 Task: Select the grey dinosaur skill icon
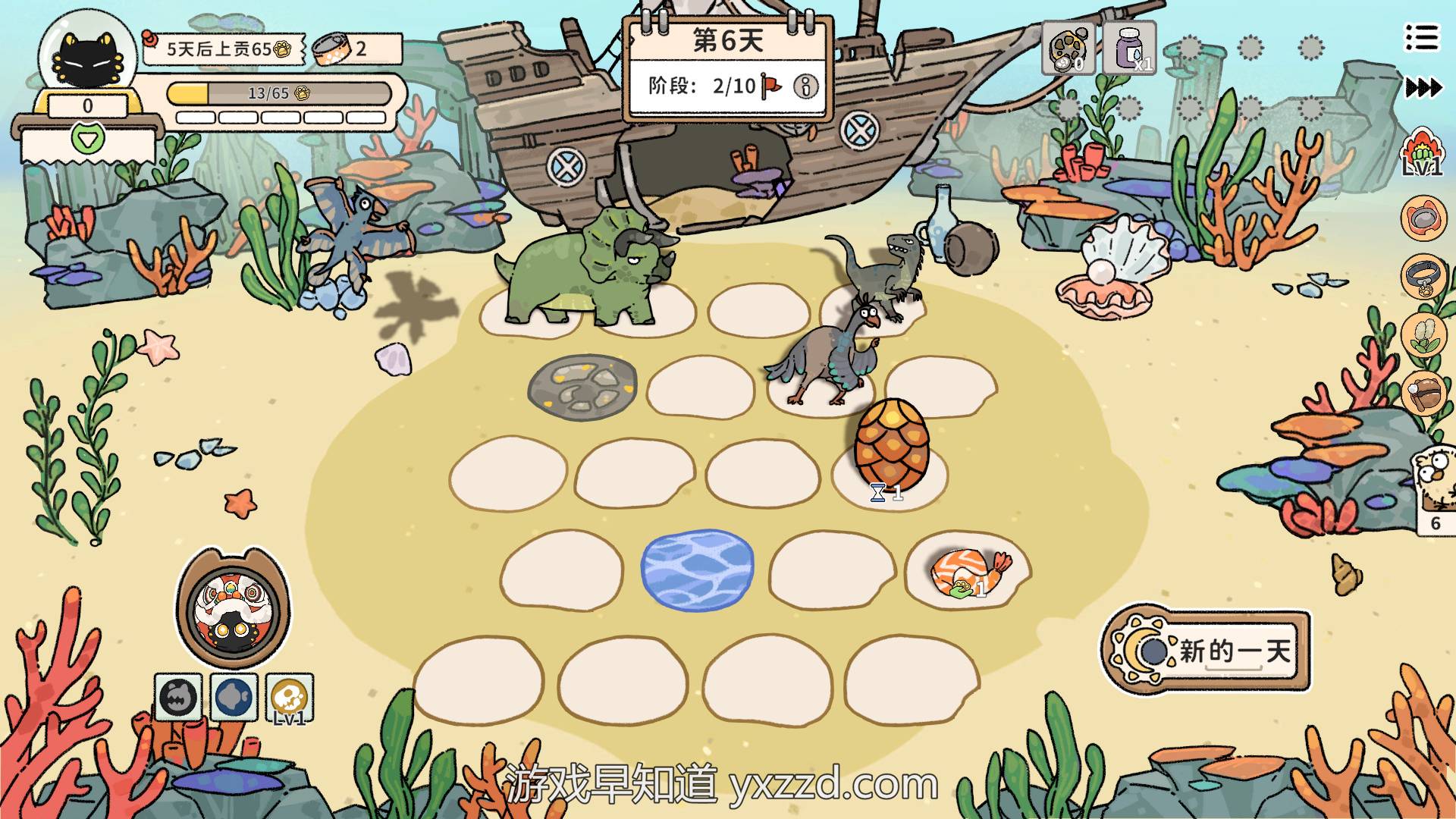tap(178, 697)
